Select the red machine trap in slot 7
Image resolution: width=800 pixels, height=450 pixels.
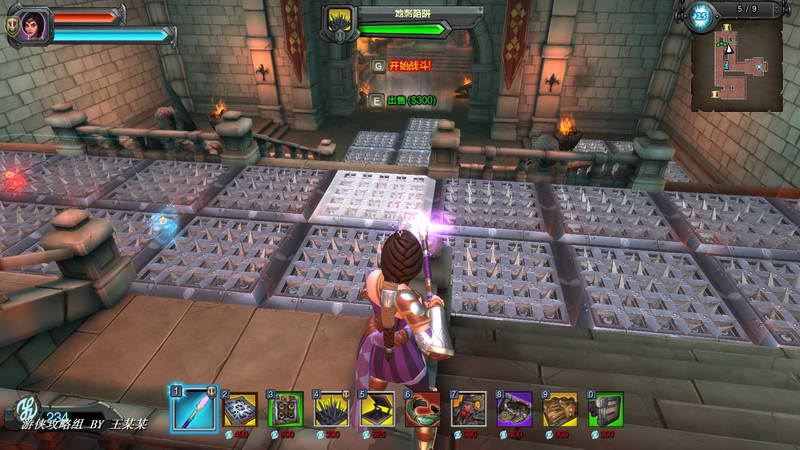468,409
